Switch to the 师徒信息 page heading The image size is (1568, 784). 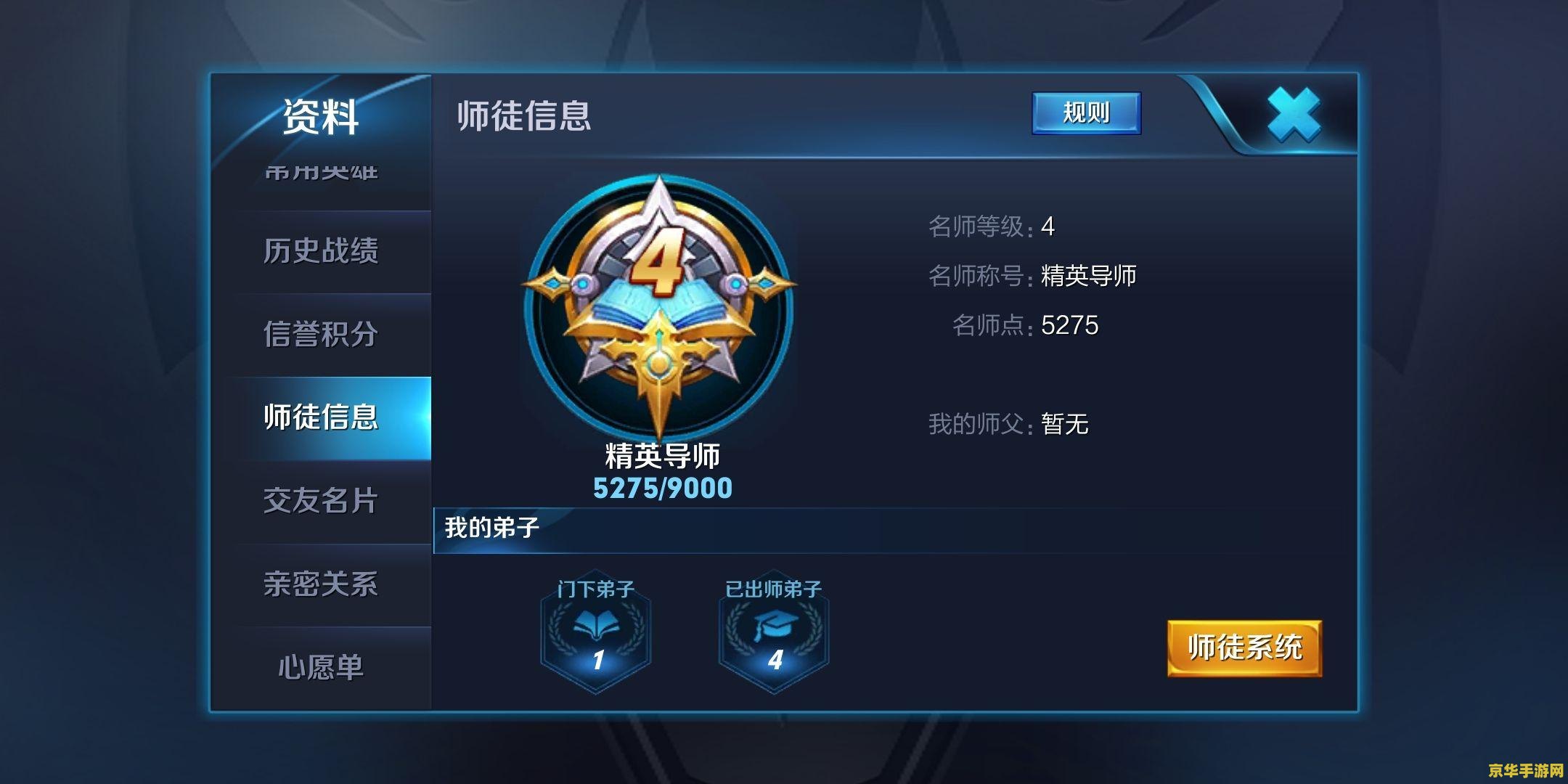tap(521, 115)
